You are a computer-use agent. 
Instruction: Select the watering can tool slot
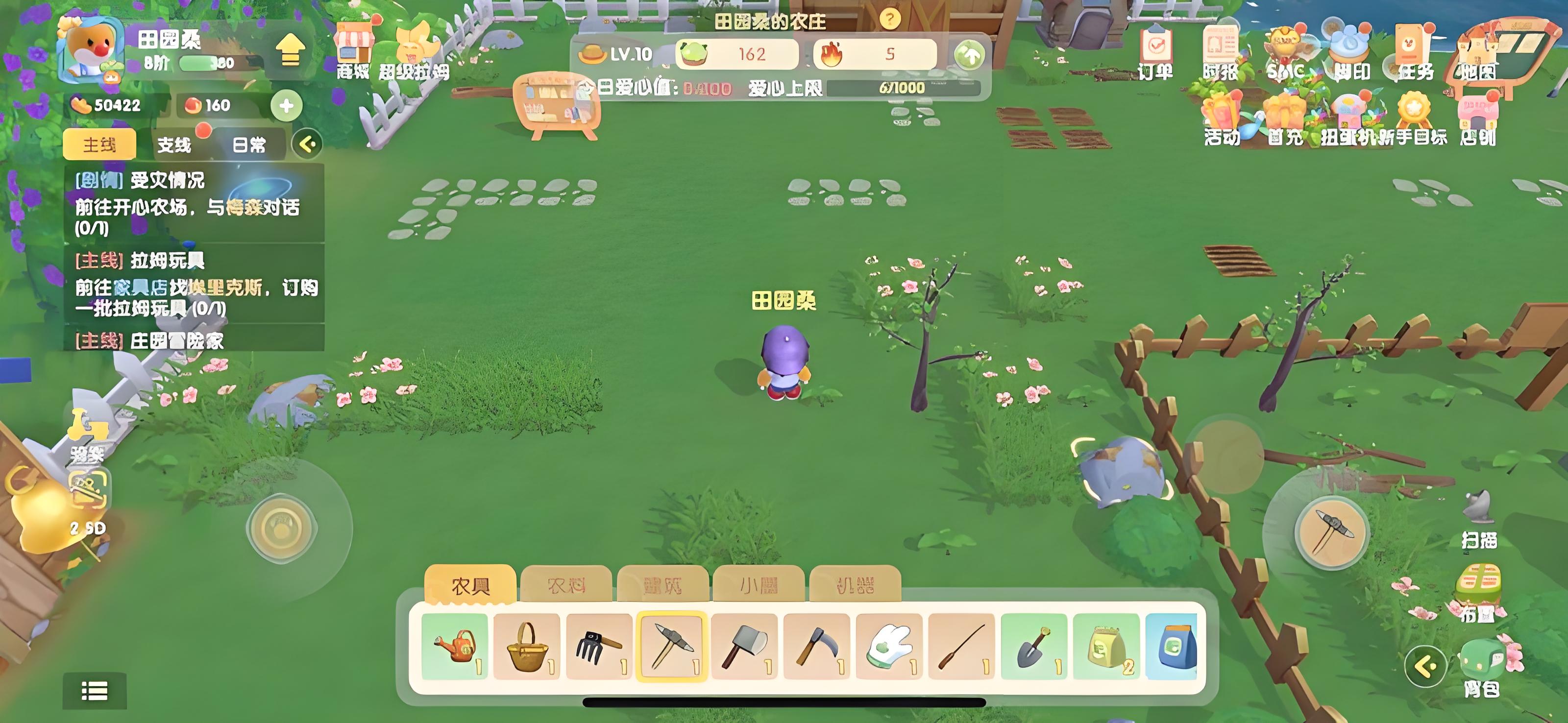[455, 646]
